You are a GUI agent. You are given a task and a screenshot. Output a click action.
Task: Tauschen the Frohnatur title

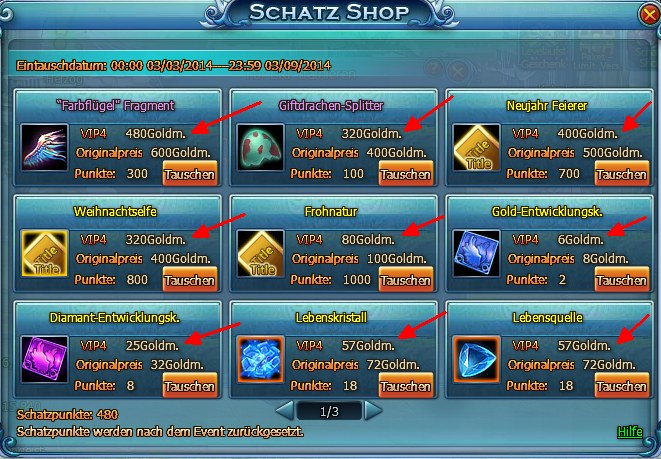coord(406,280)
